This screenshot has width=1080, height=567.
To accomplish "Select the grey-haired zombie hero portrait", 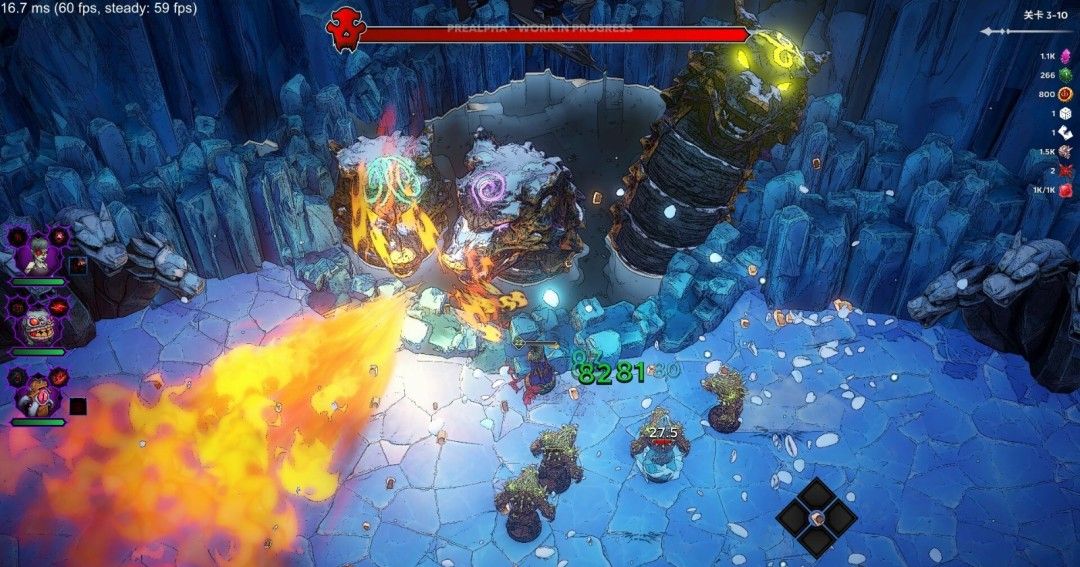I will pos(38,252).
